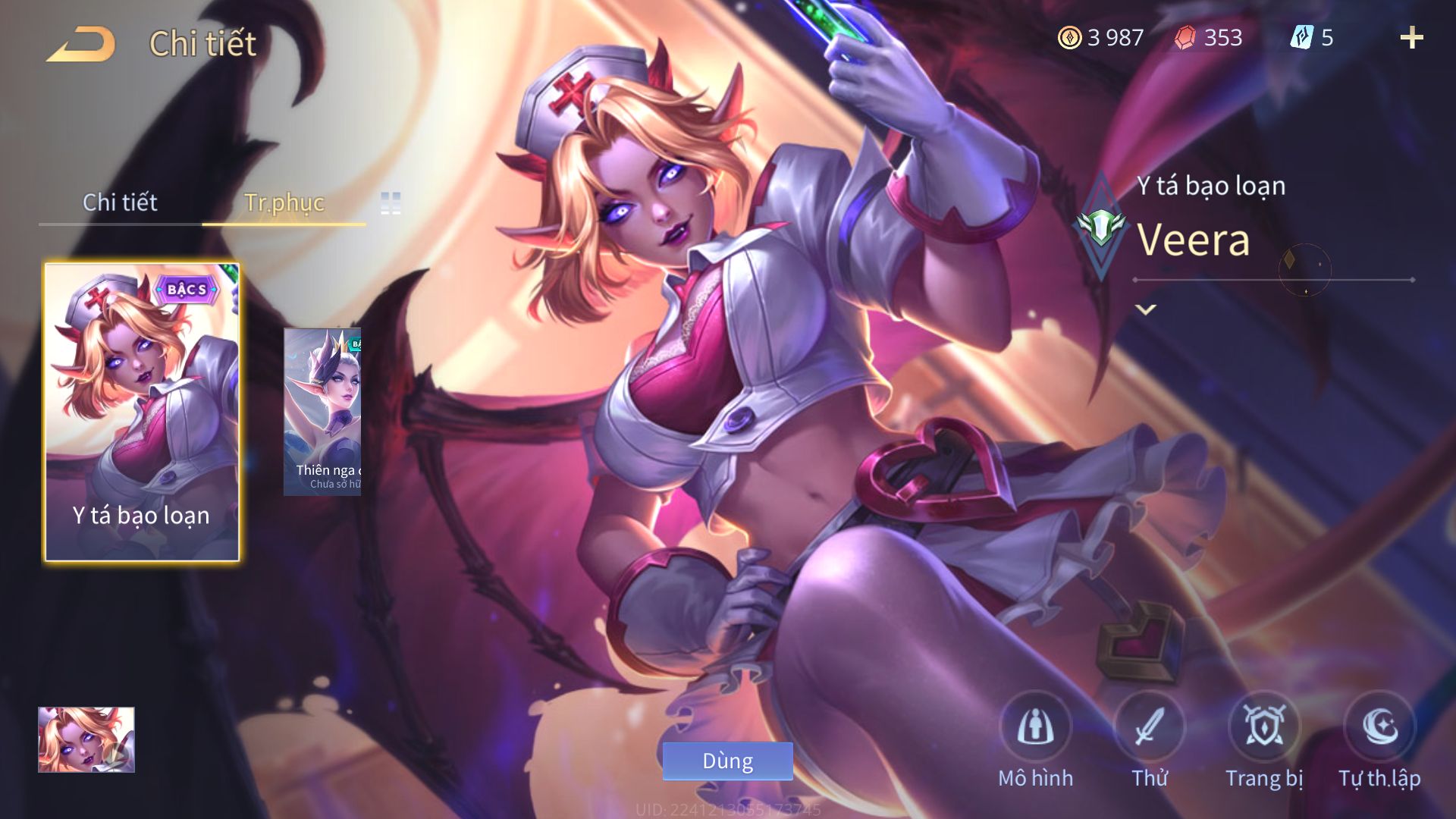1456x819 pixels.
Task: Click the Dùng button
Action: click(727, 761)
